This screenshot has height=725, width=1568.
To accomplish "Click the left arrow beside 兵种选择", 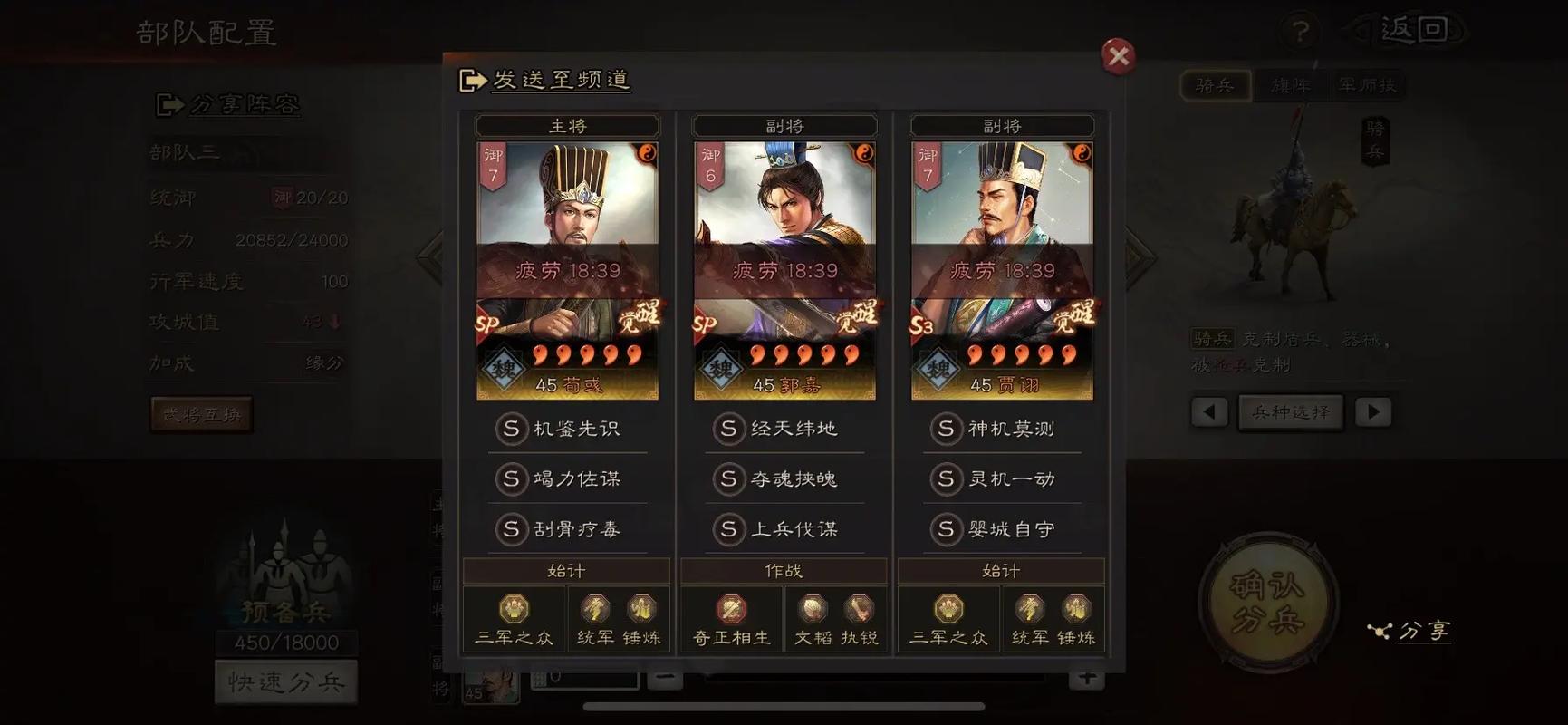I will tap(1209, 411).
